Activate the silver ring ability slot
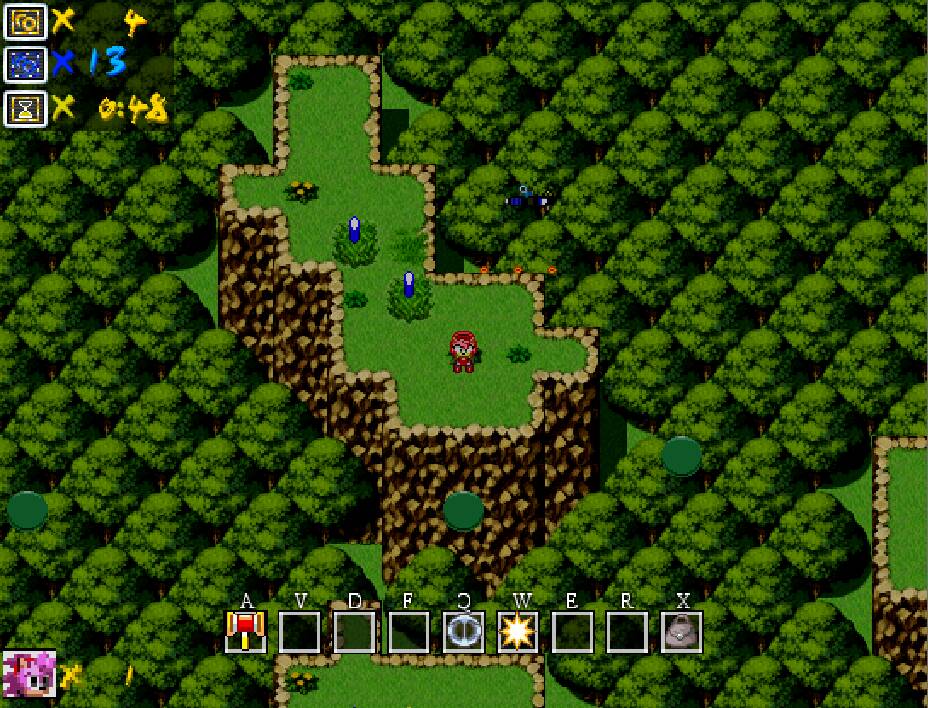 click(463, 631)
